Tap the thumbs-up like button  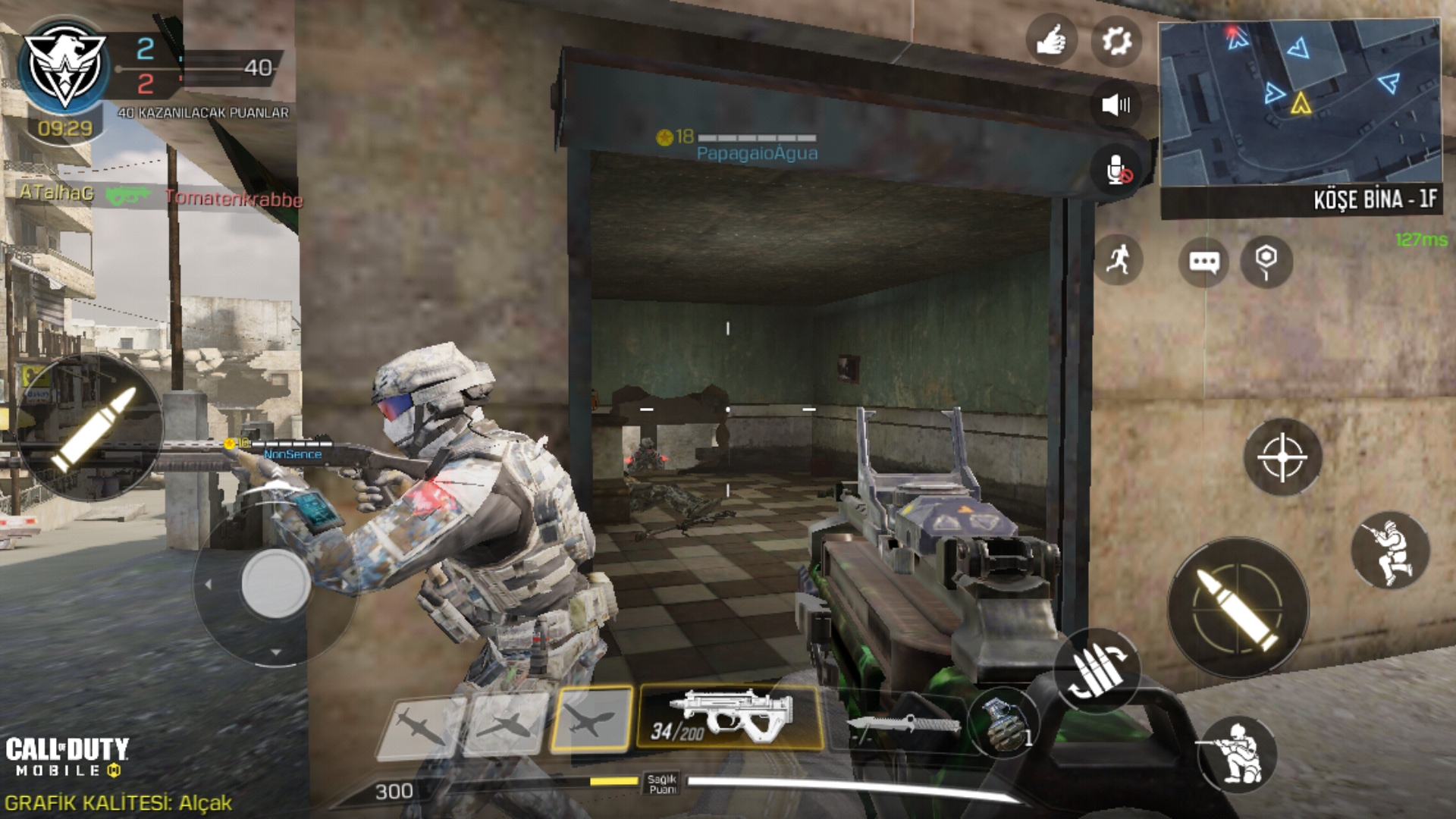pos(1051,39)
